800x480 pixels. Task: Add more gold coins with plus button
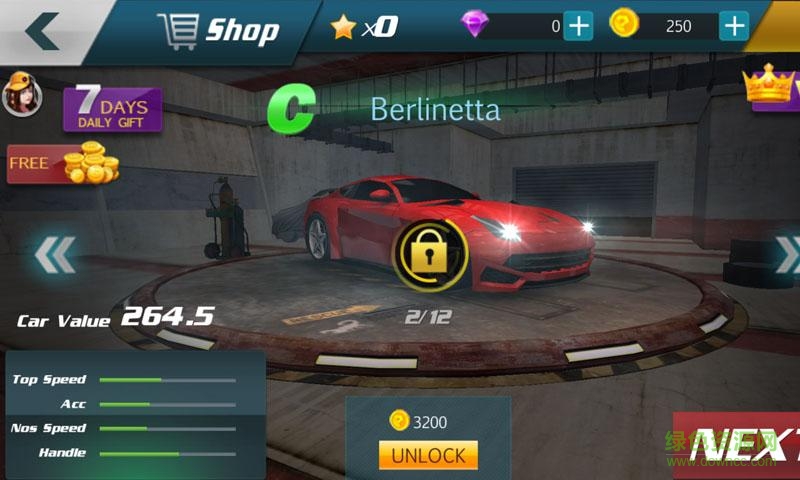point(734,26)
